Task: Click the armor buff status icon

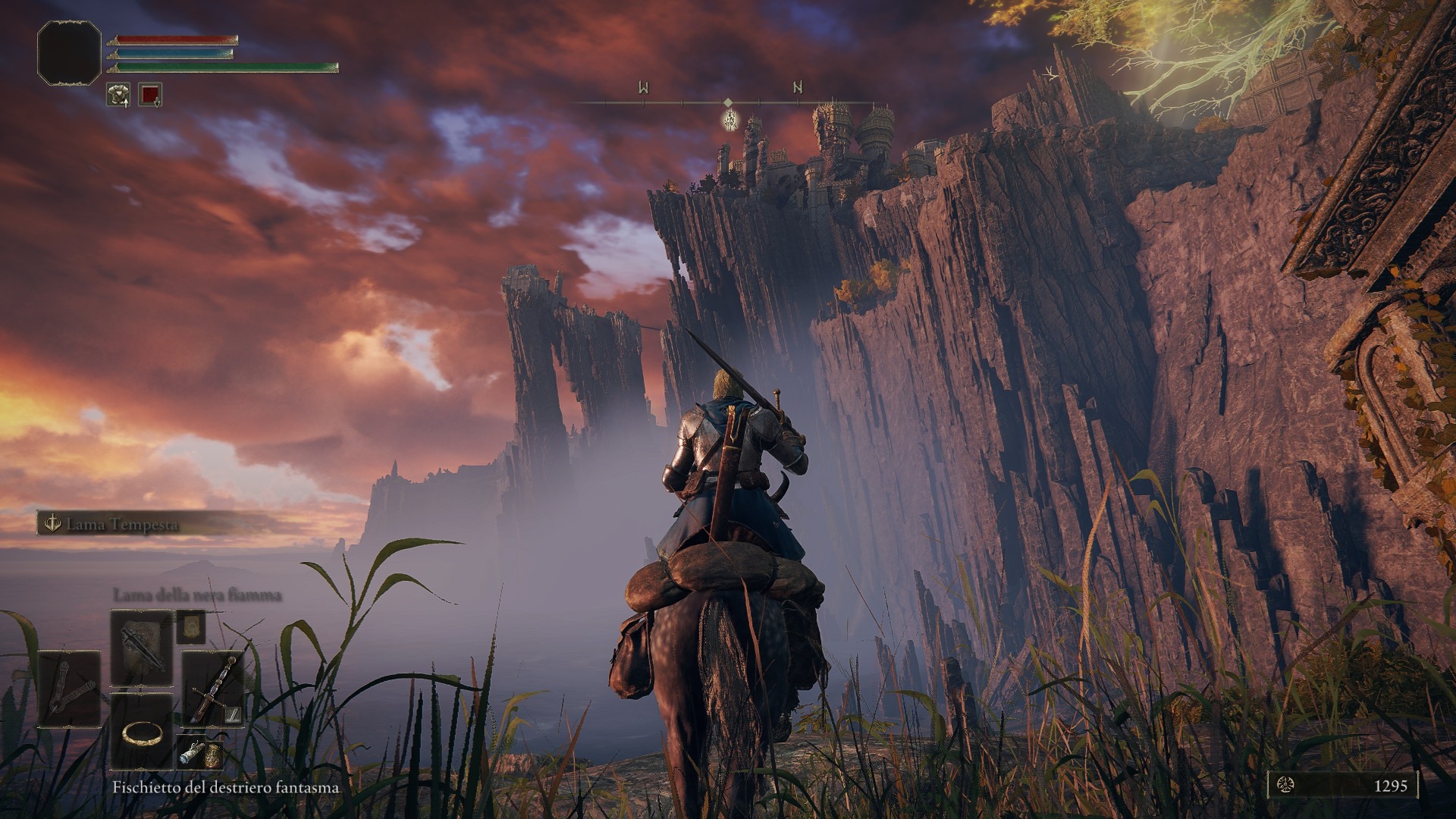Action: pos(118,95)
